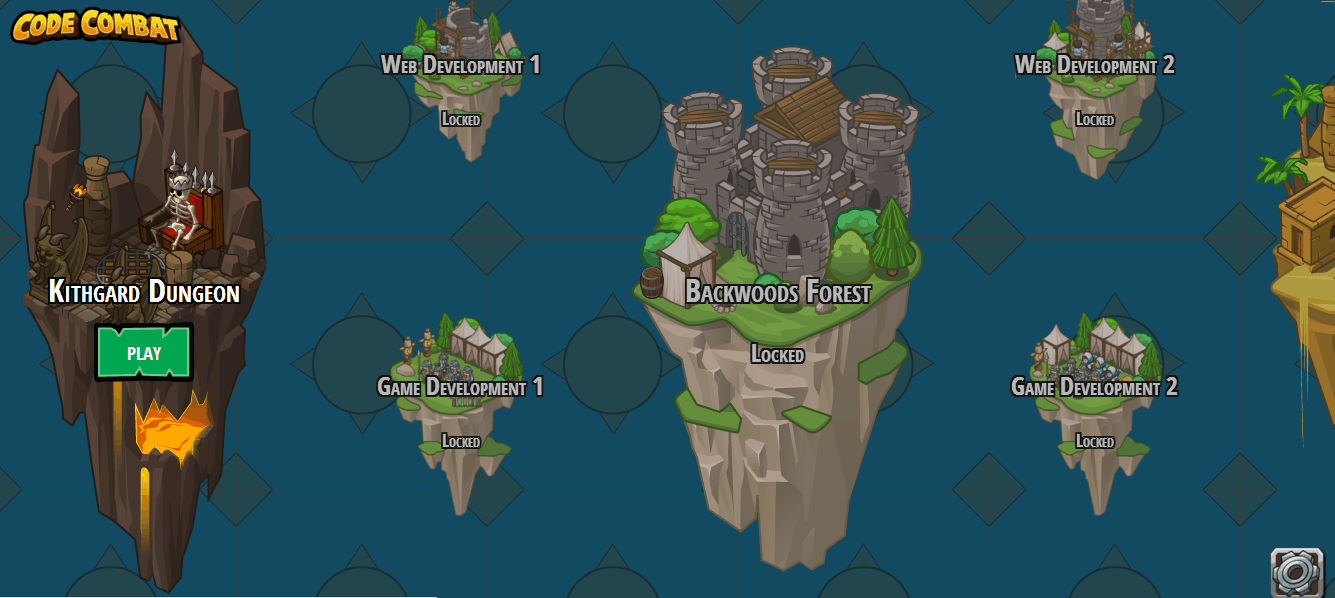Choose the Backwoods Forest campaign island

click(x=777, y=291)
